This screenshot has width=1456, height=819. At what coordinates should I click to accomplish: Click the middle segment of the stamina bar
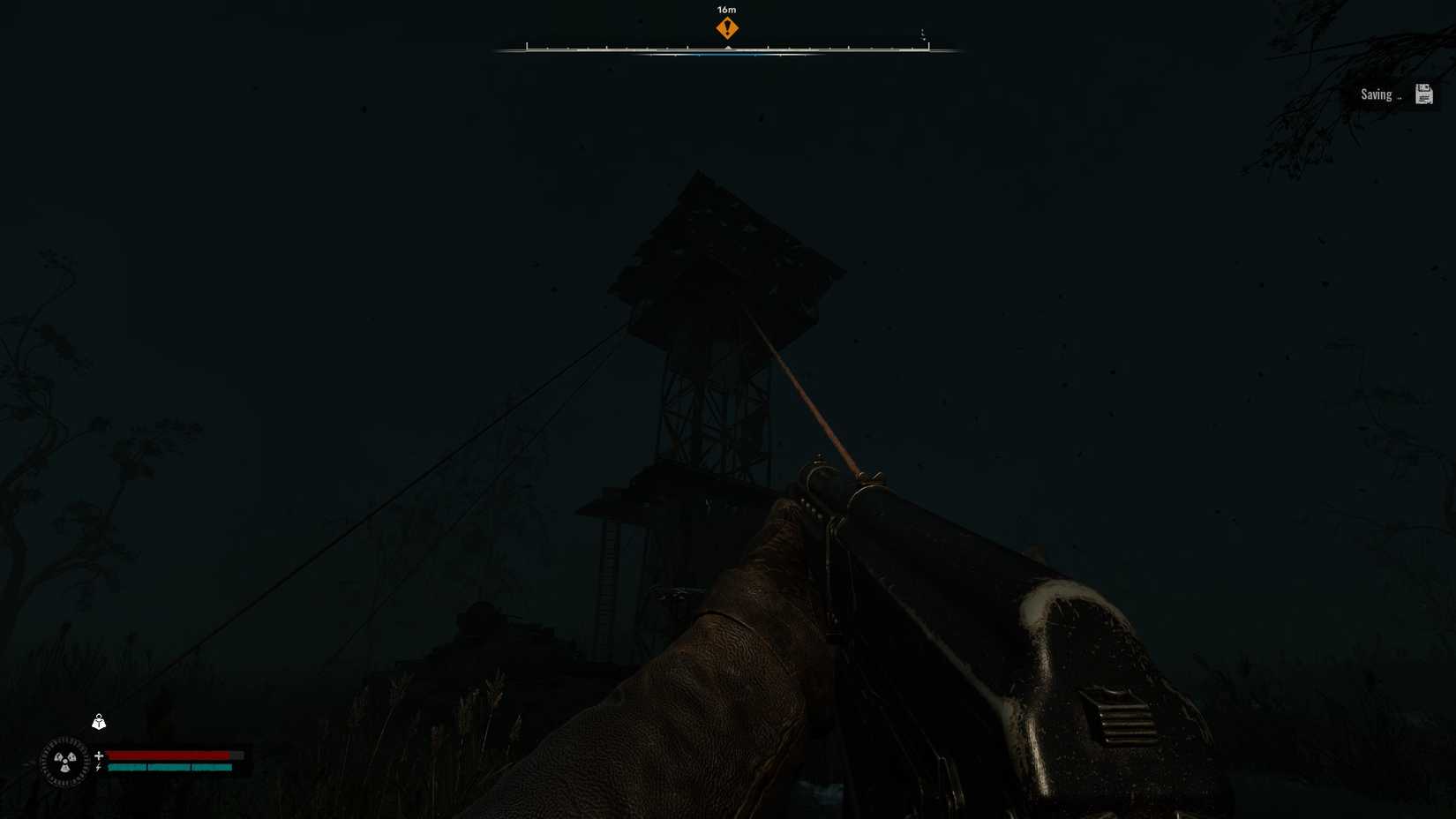point(169,767)
